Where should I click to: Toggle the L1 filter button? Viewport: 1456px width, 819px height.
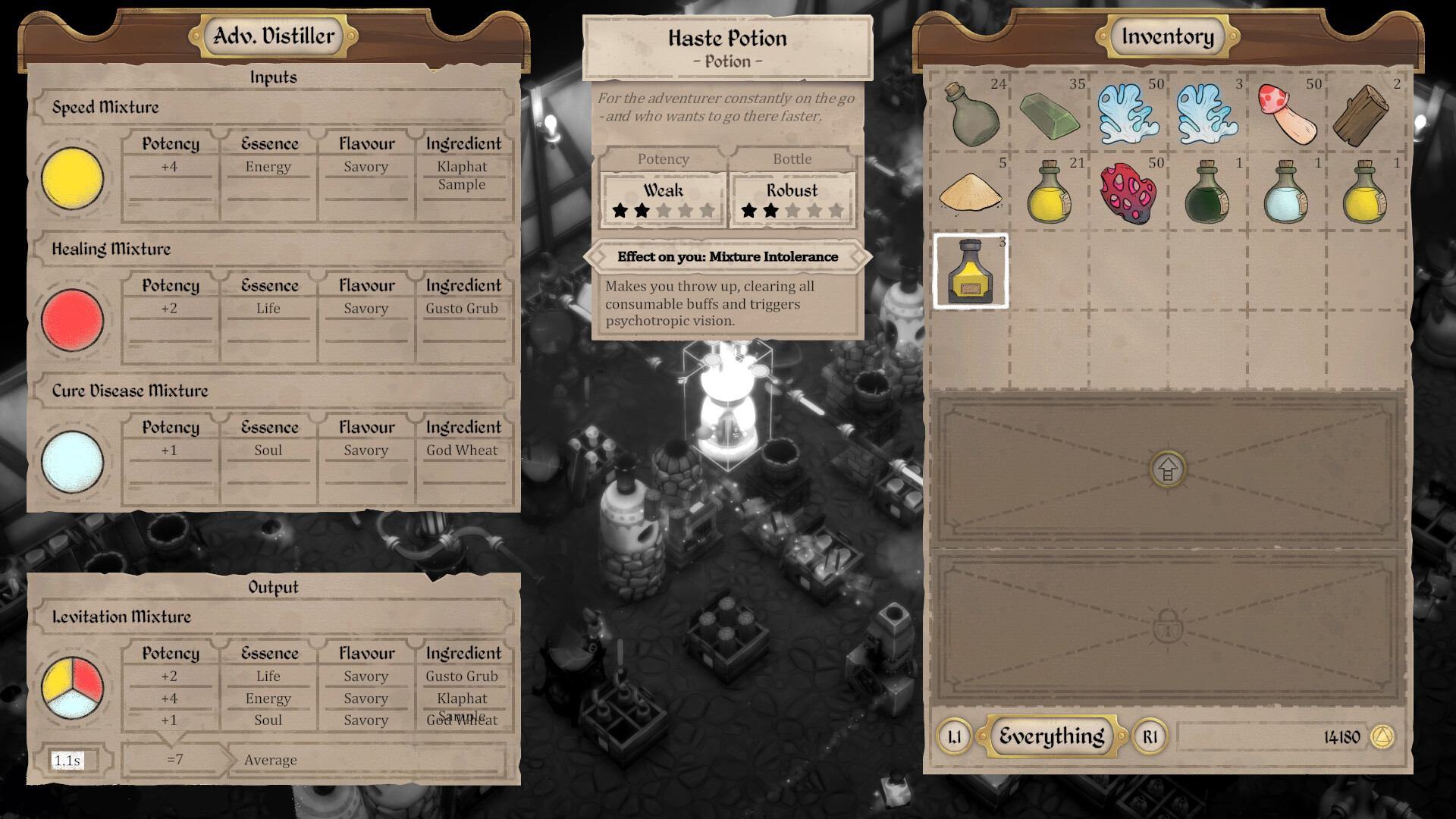point(954,736)
